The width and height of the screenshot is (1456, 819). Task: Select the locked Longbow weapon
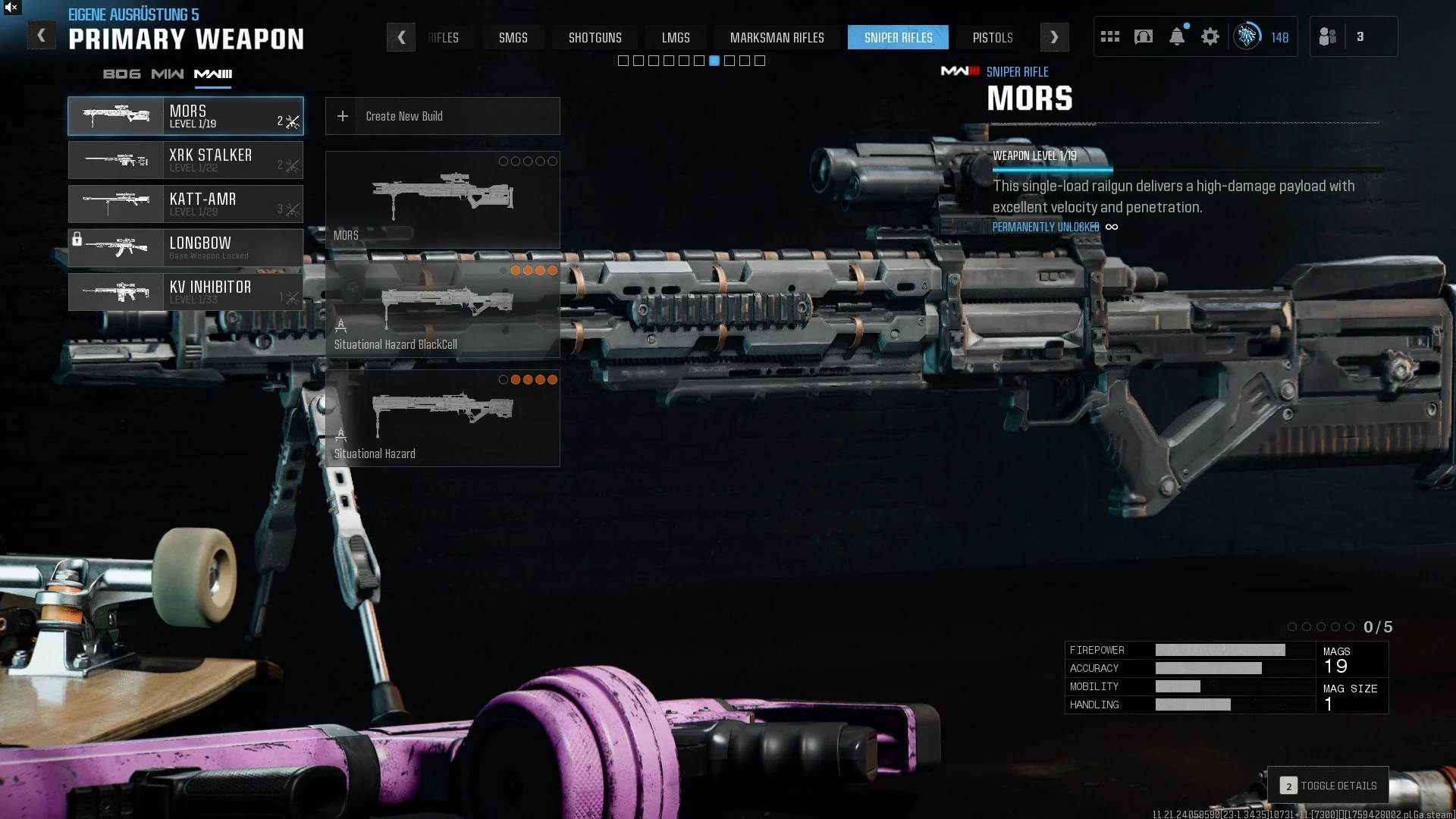186,248
